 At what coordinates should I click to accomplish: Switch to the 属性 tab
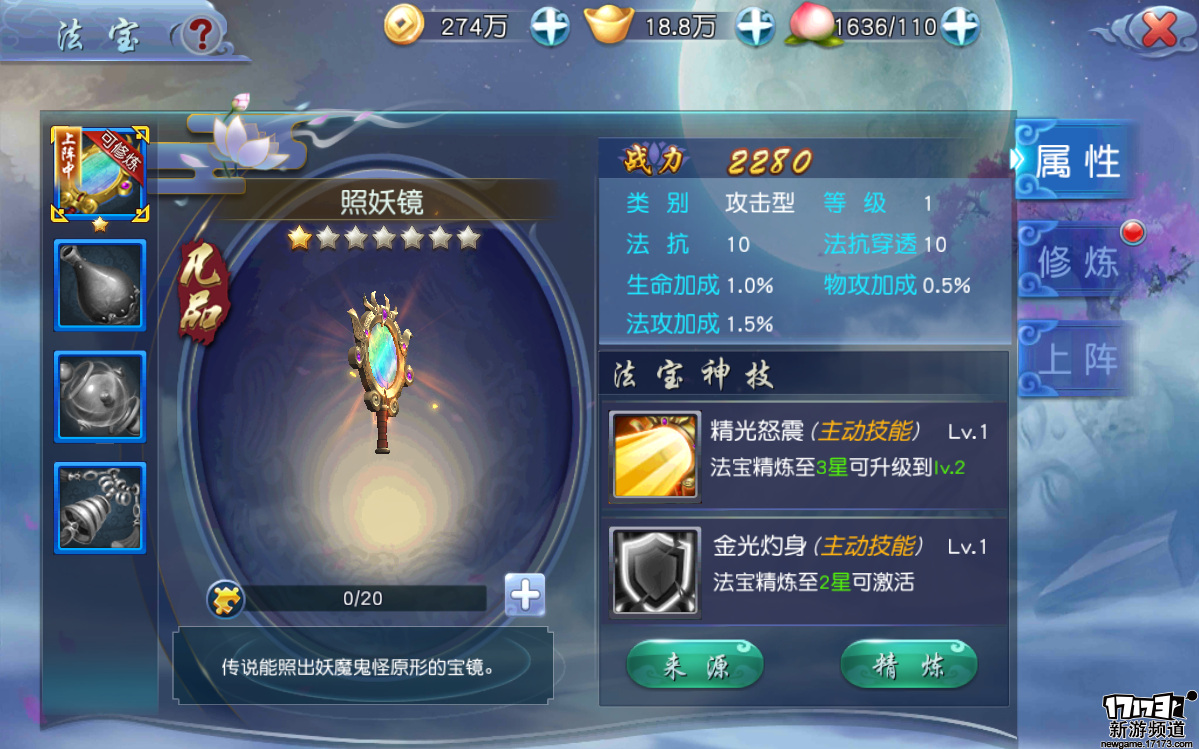point(1075,161)
